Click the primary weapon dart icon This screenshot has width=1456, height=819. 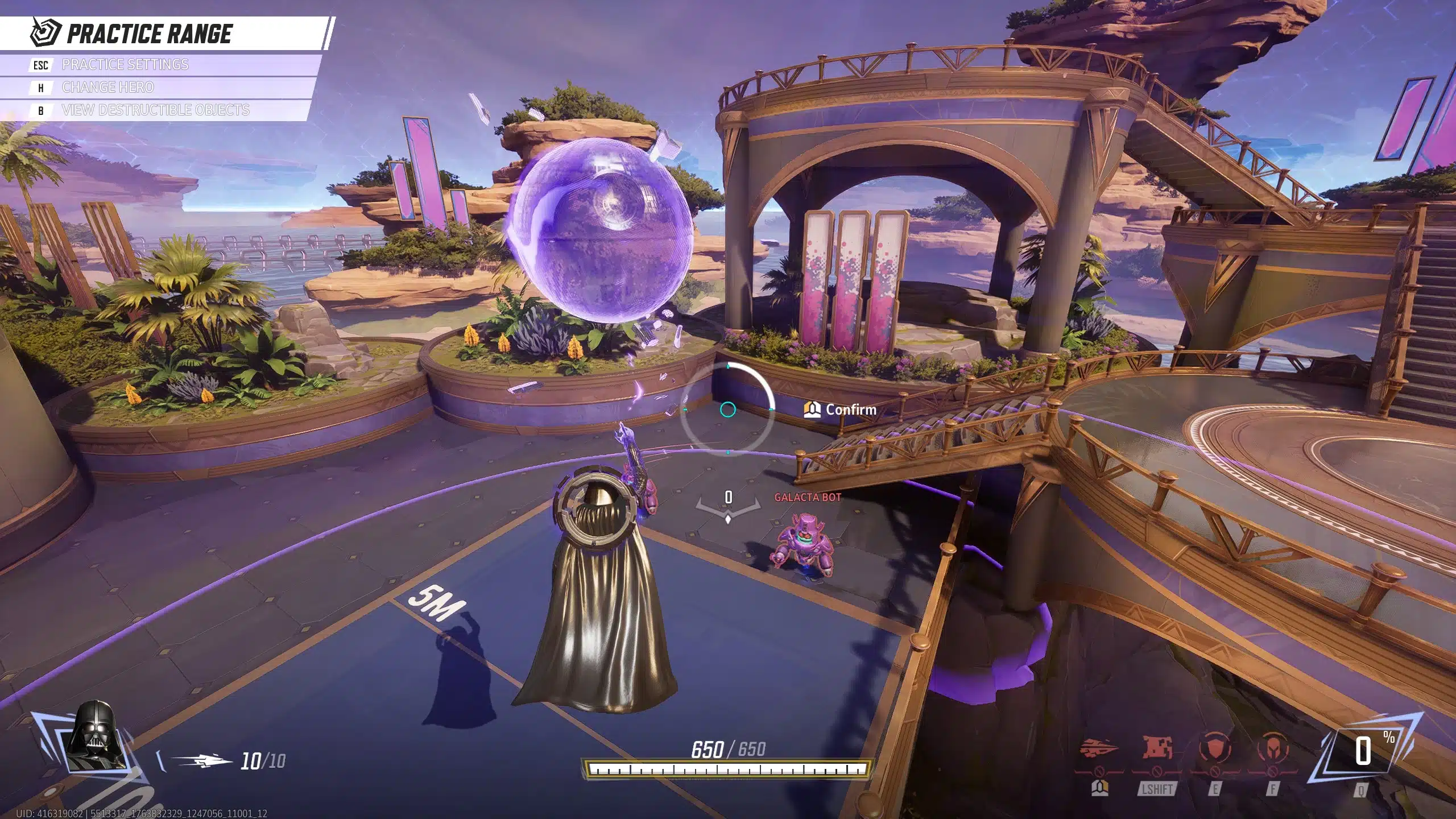pyautogui.click(x=201, y=761)
